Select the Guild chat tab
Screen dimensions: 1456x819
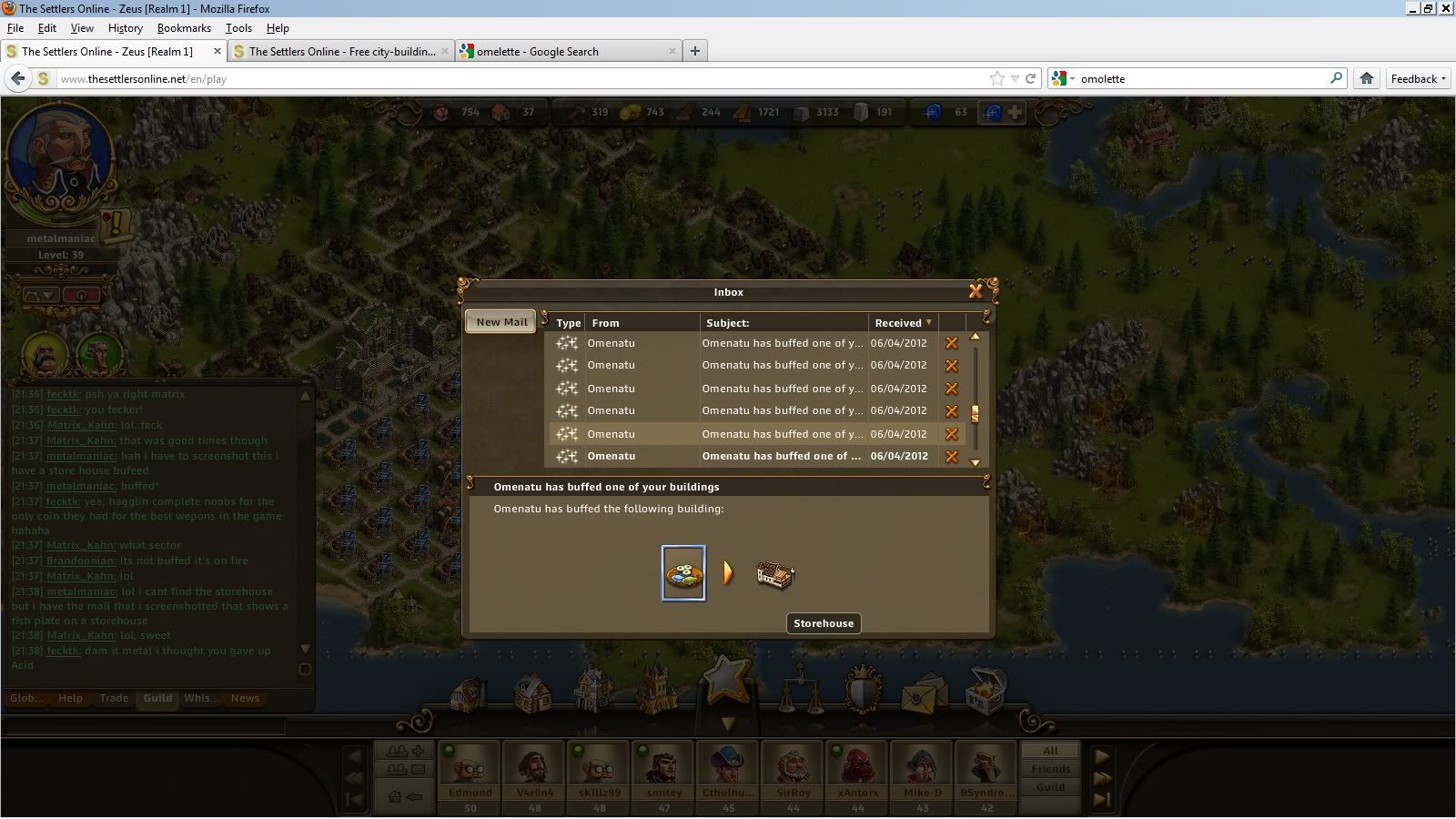click(x=157, y=698)
